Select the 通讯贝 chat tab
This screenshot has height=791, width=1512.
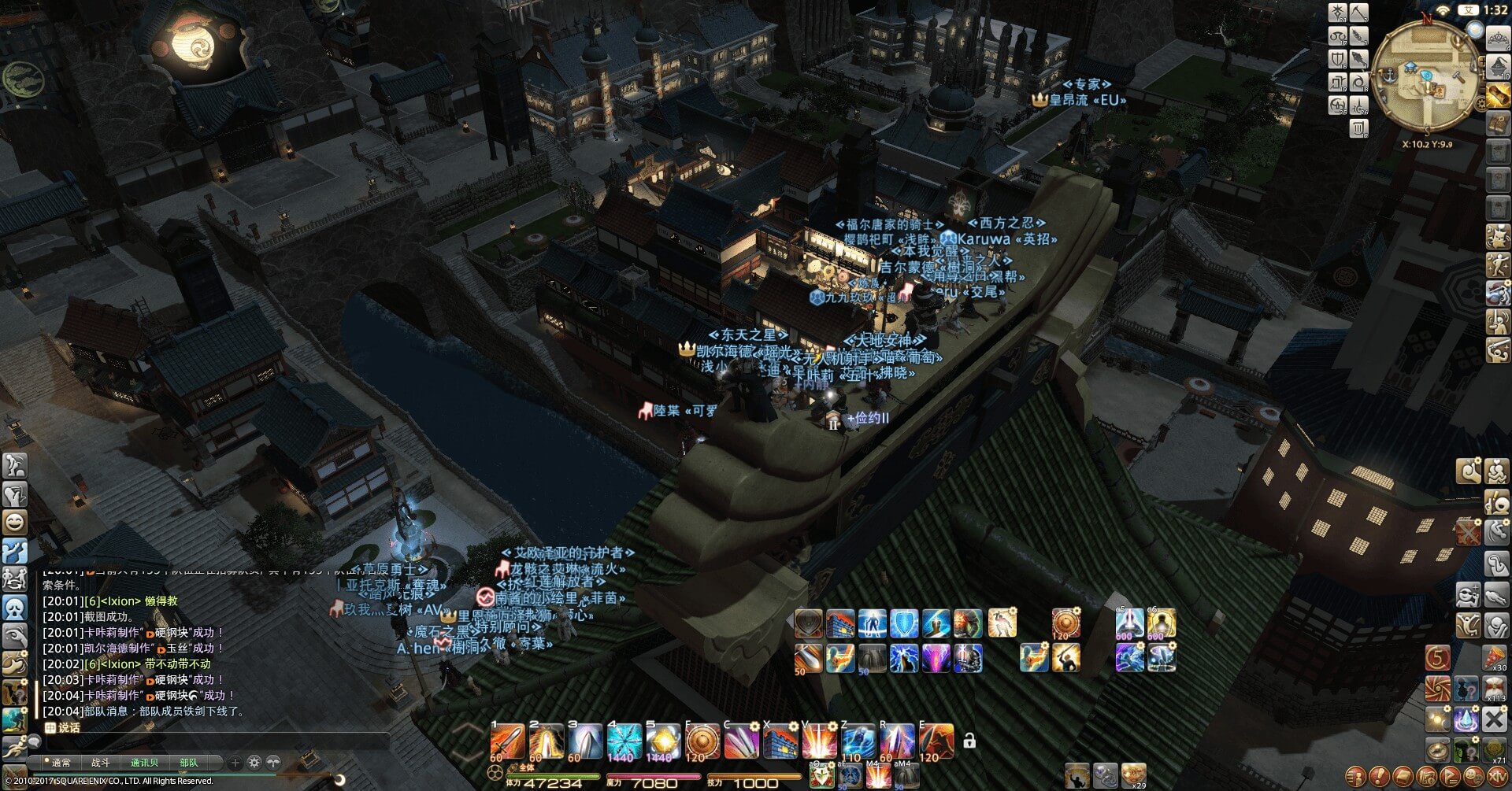tap(144, 763)
